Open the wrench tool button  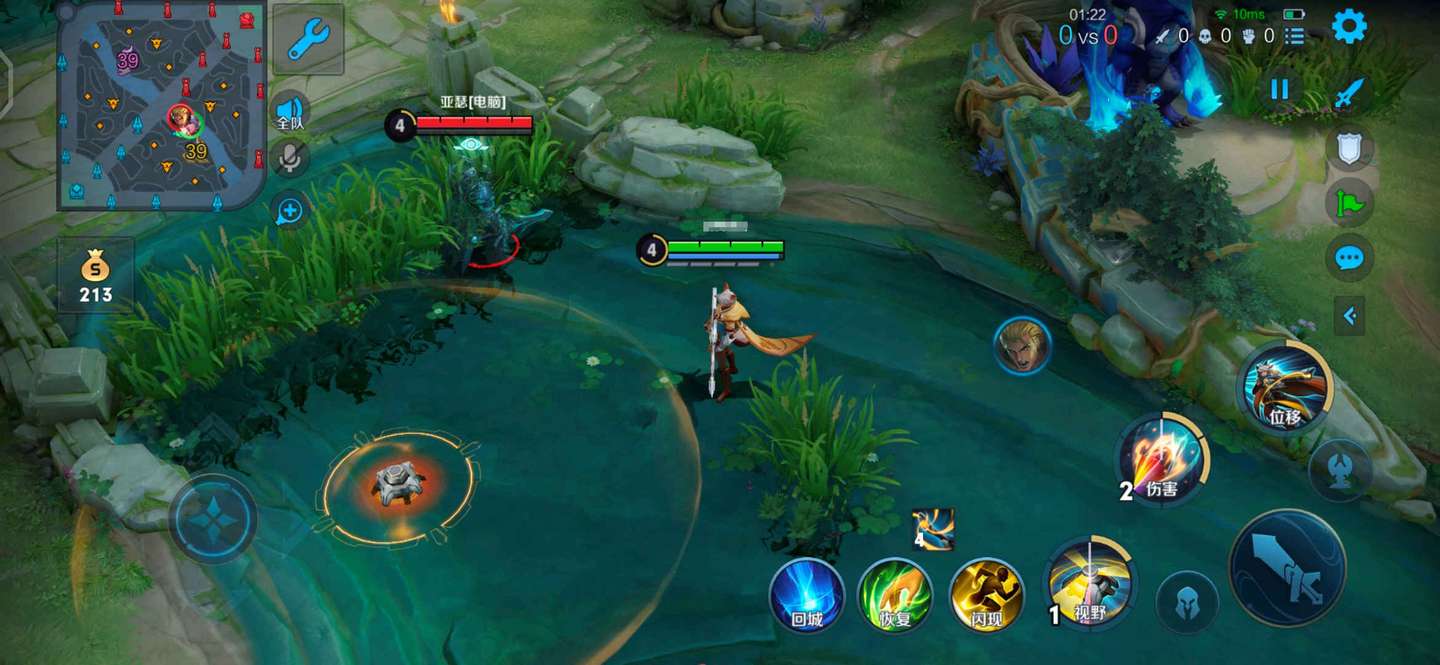click(x=308, y=40)
